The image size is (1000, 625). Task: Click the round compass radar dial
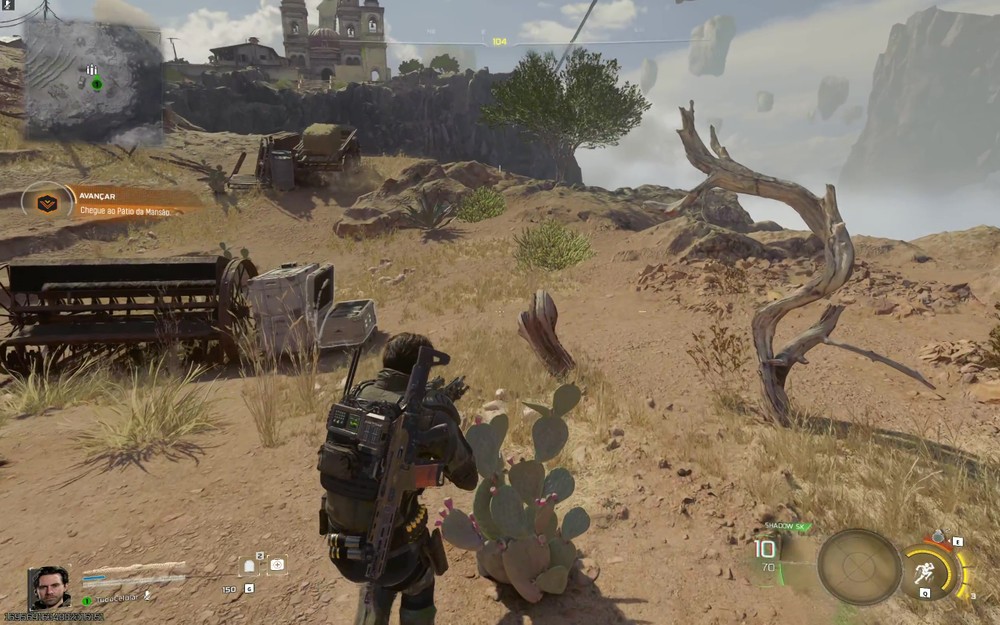pos(859,567)
